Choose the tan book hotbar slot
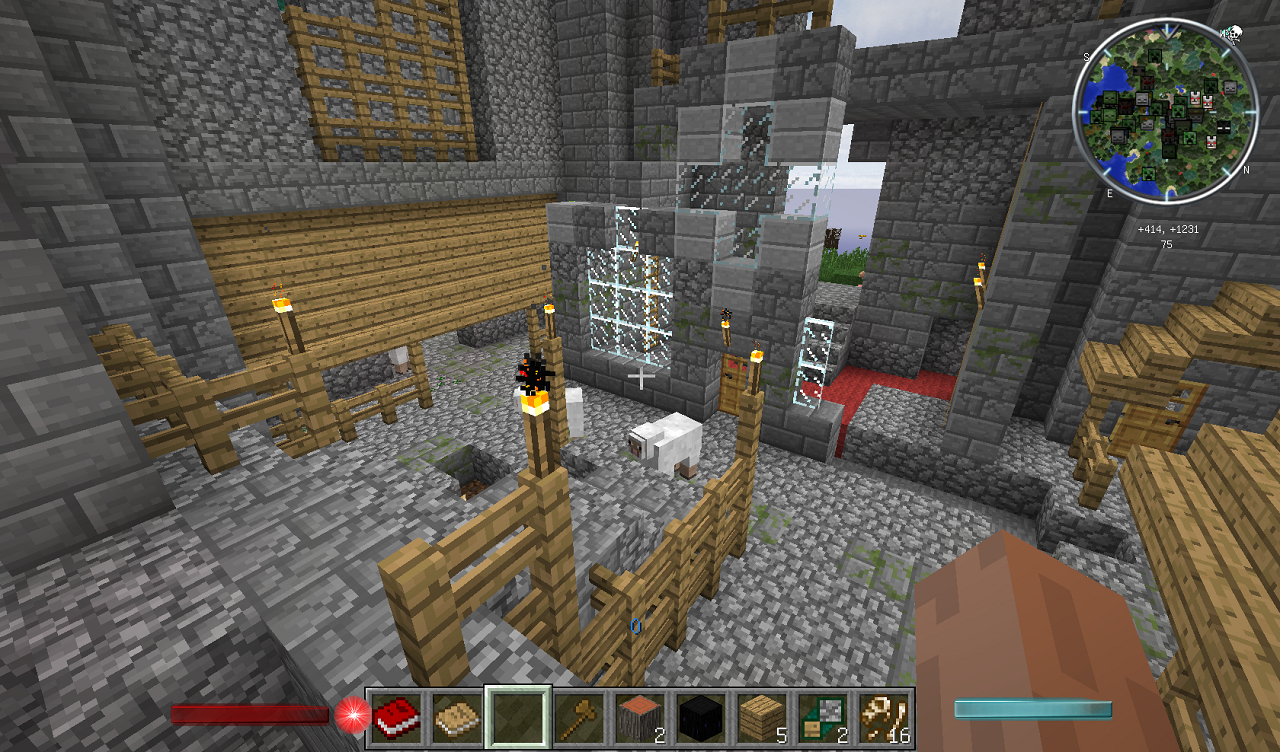The image size is (1280, 752). point(456,717)
